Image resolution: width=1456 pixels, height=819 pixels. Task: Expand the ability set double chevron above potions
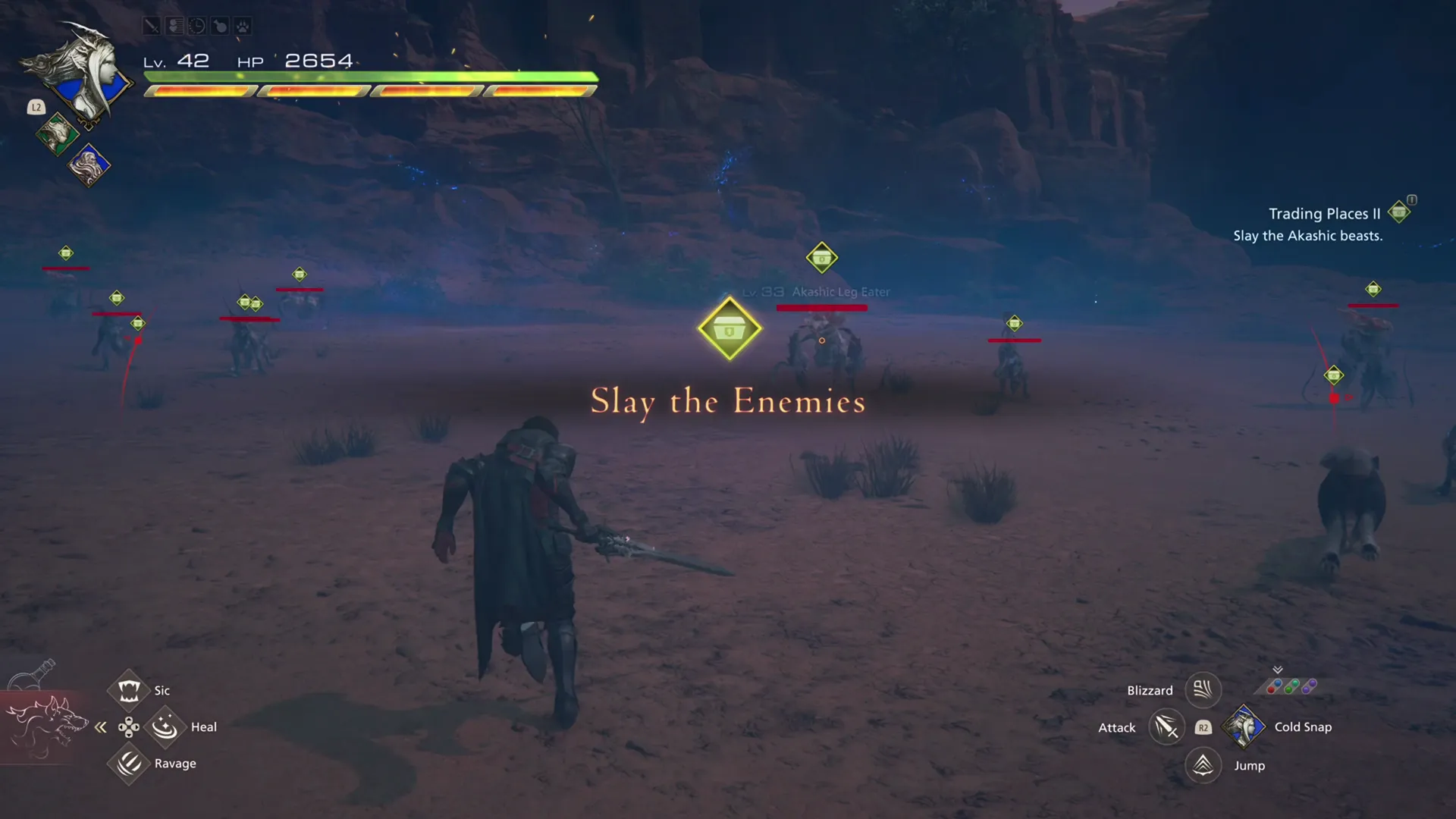(1278, 670)
